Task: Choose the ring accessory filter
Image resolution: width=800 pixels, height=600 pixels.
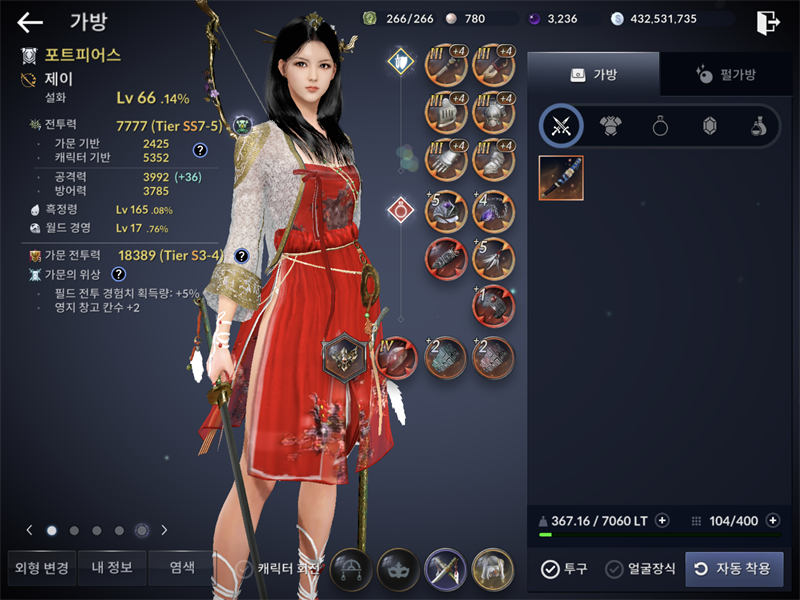Action: pos(660,126)
